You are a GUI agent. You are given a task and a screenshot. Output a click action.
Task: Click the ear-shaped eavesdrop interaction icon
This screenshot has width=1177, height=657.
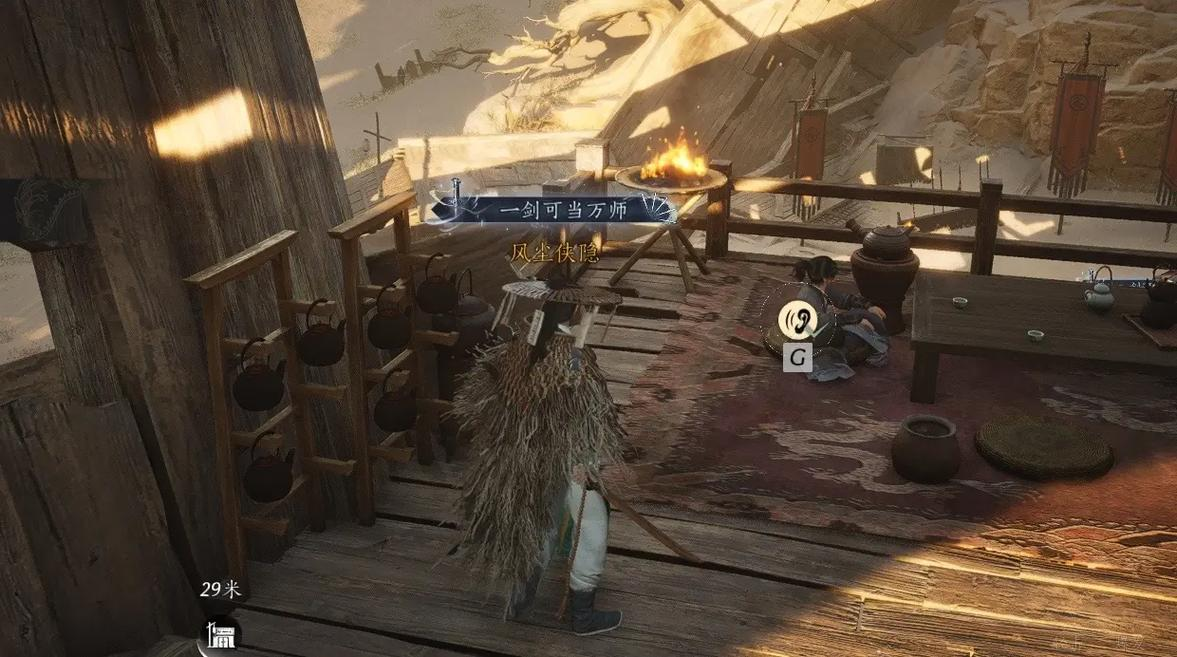pos(797,320)
